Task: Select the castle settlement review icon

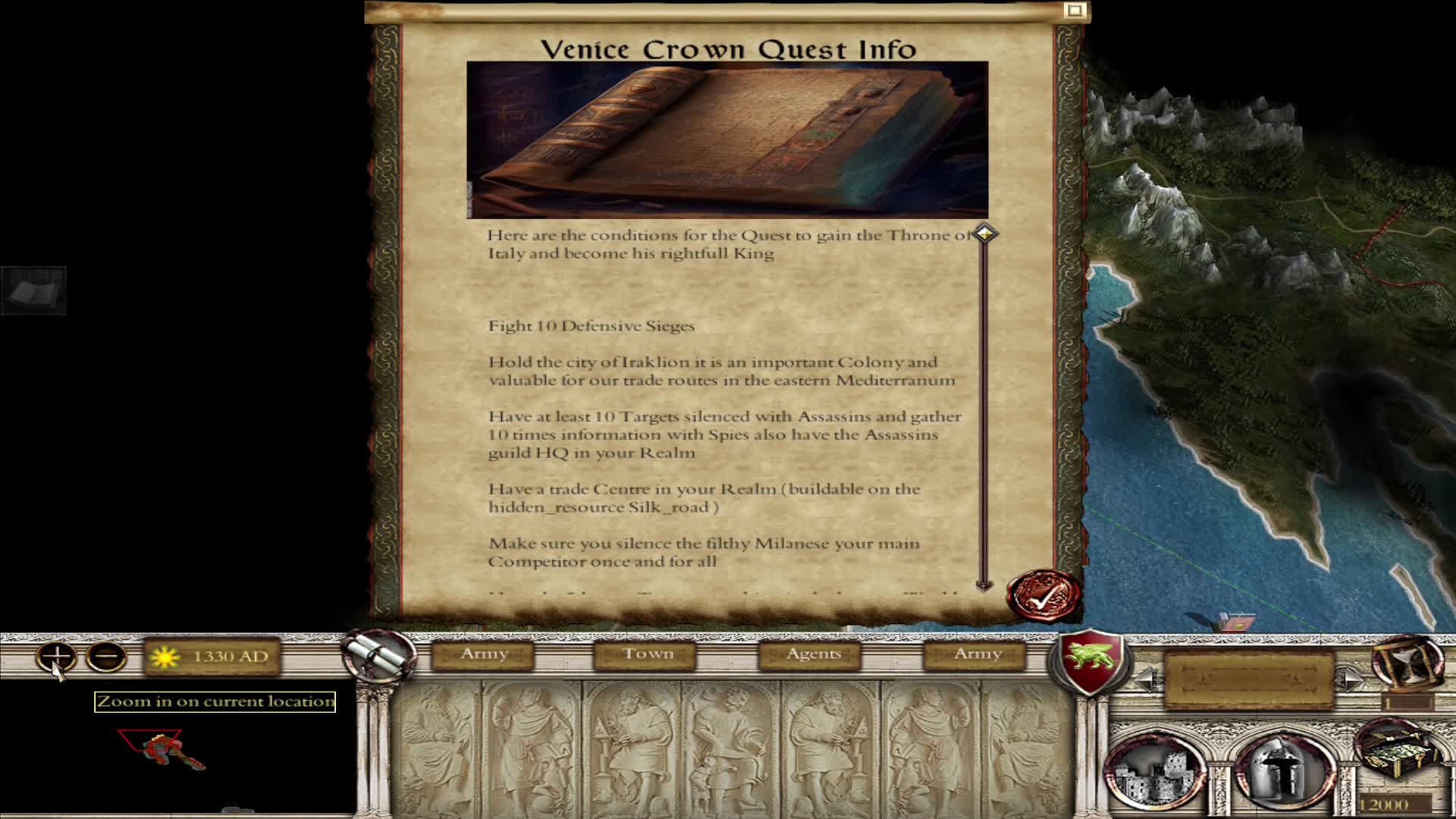Action: (x=1156, y=770)
